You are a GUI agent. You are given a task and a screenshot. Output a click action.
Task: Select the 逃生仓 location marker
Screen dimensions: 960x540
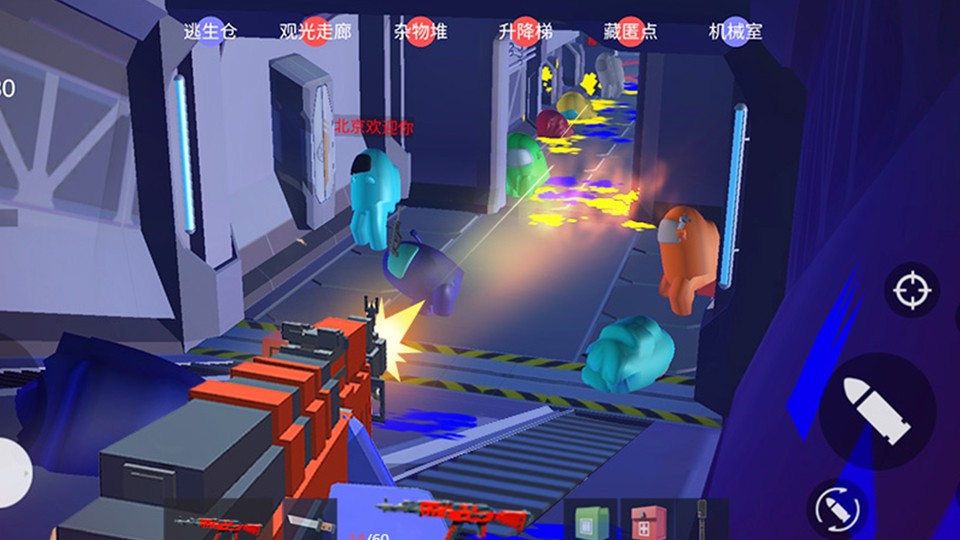(210, 31)
